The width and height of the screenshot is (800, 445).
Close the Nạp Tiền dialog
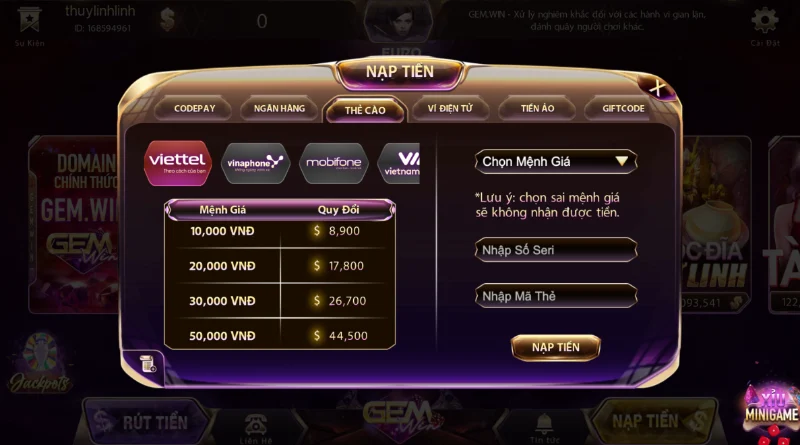(657, 89)
